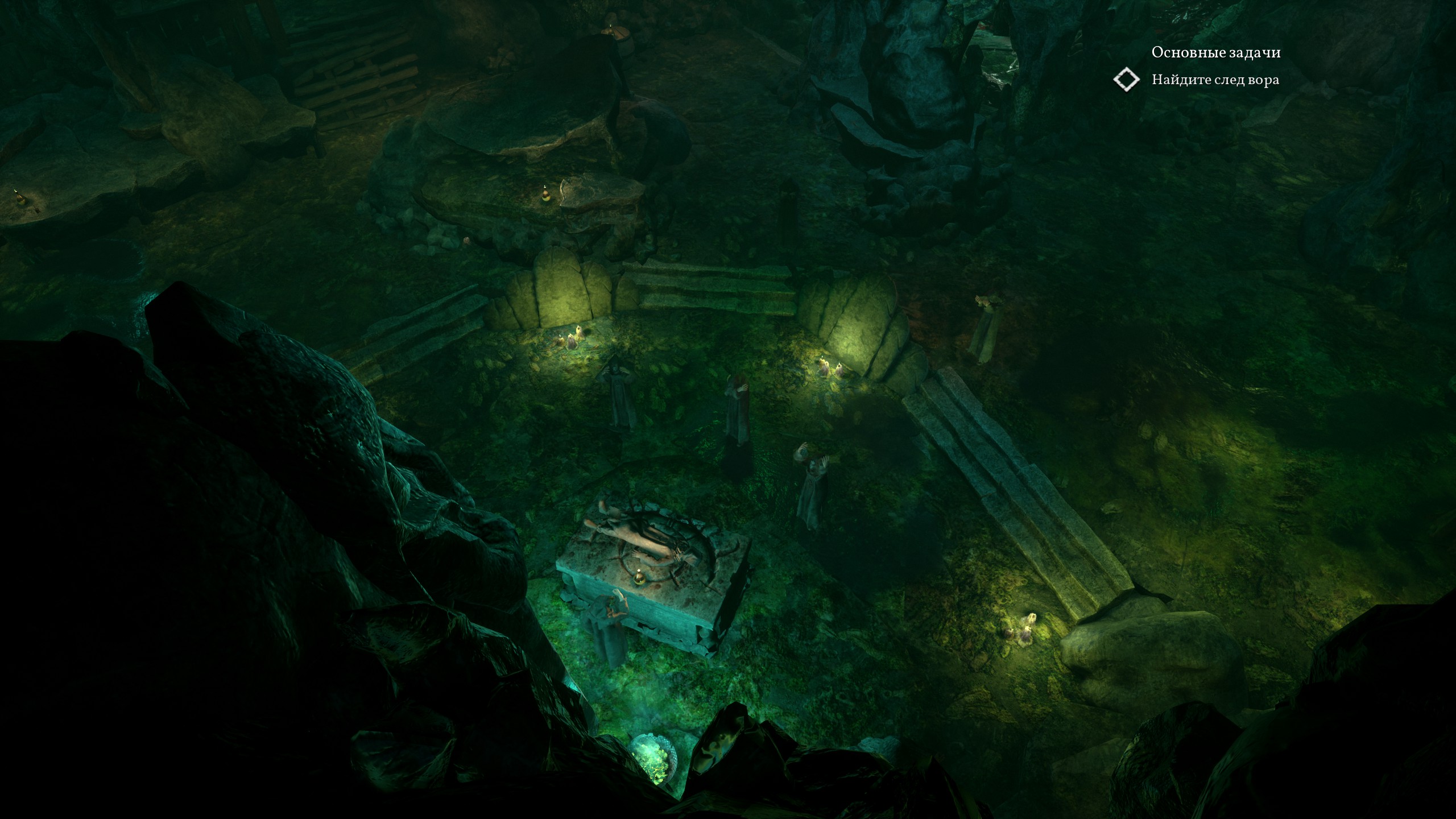This screenshot has height=819, width=1456.
Task: Click the diamond objective marker icon
Action: tap(1126, 80)
